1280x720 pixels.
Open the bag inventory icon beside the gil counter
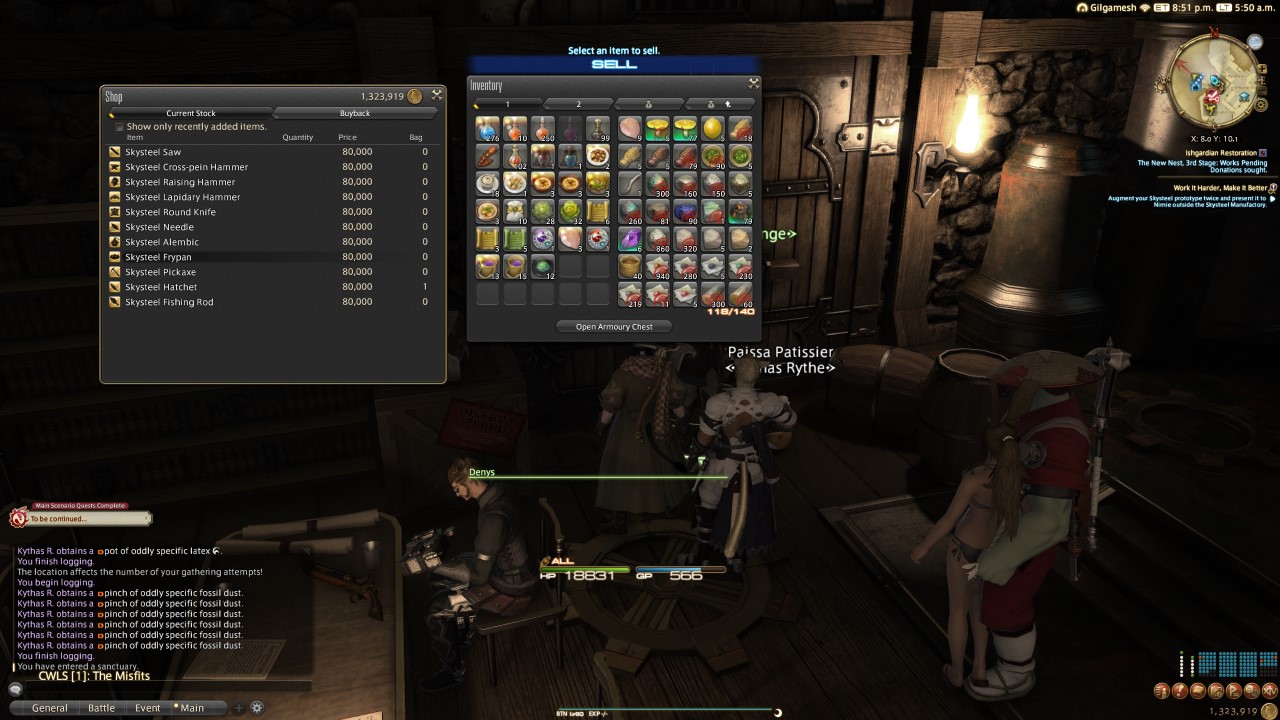(x=1197, y=690)
